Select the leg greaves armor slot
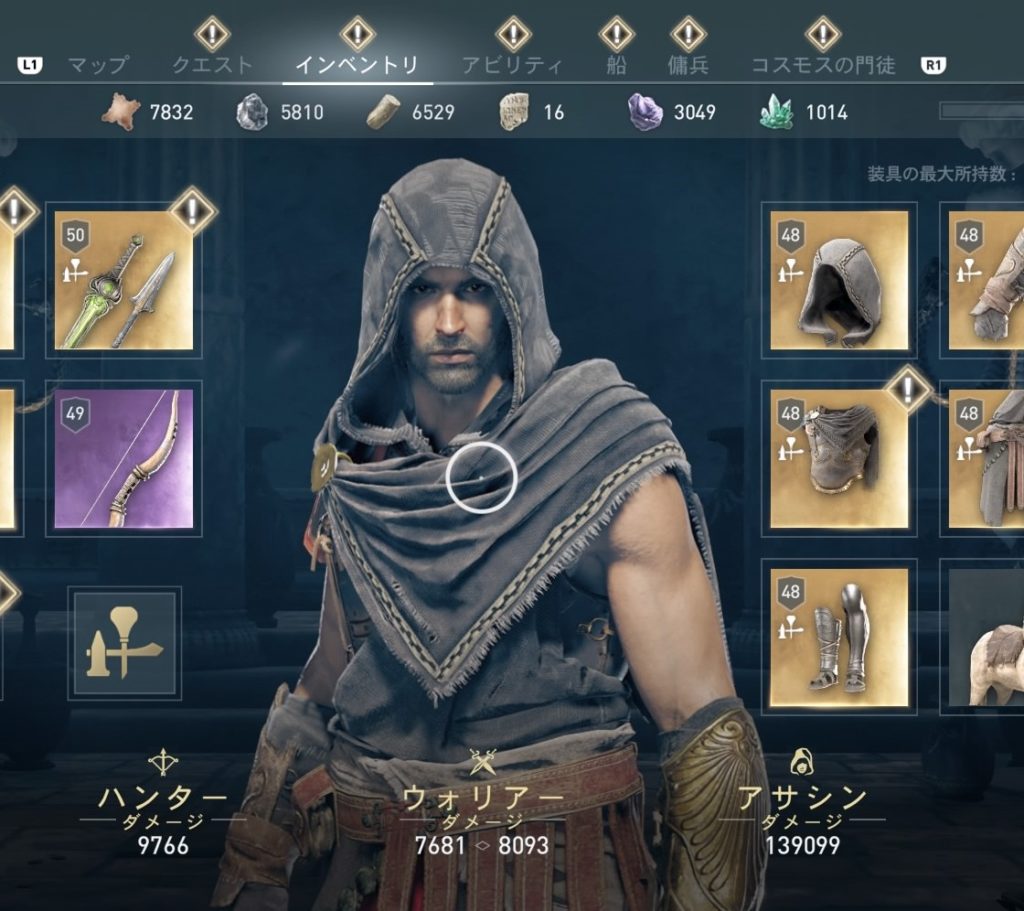The height and width of the screenshot is (911, 1024). [x=839, y=636]
